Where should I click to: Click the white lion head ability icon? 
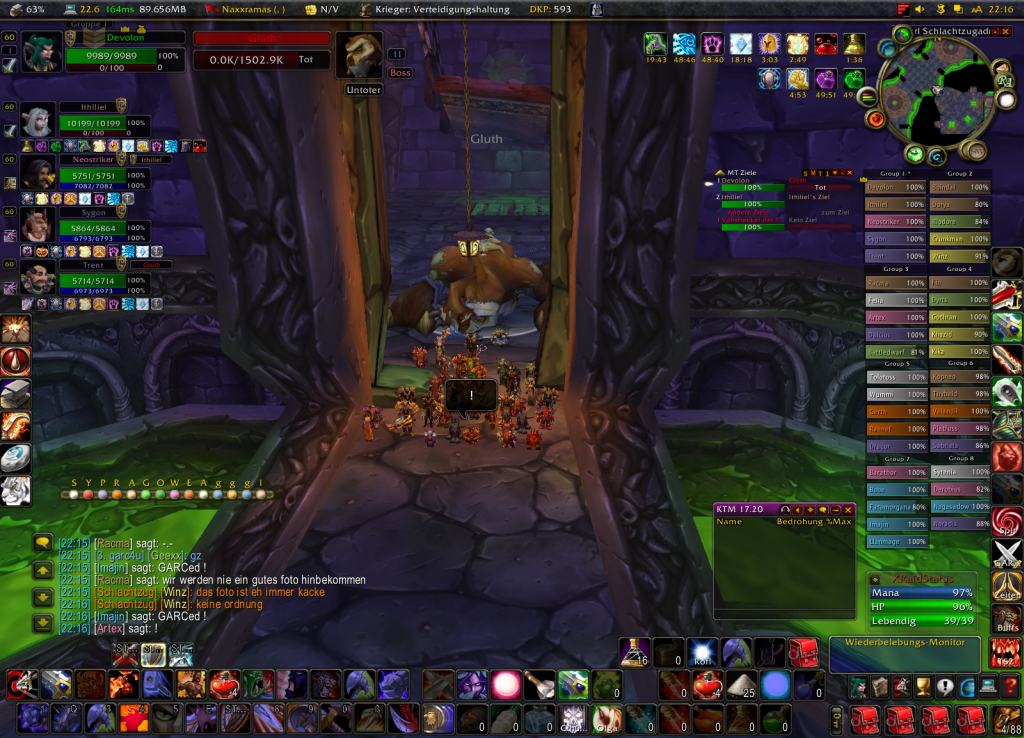pos(15,491)
